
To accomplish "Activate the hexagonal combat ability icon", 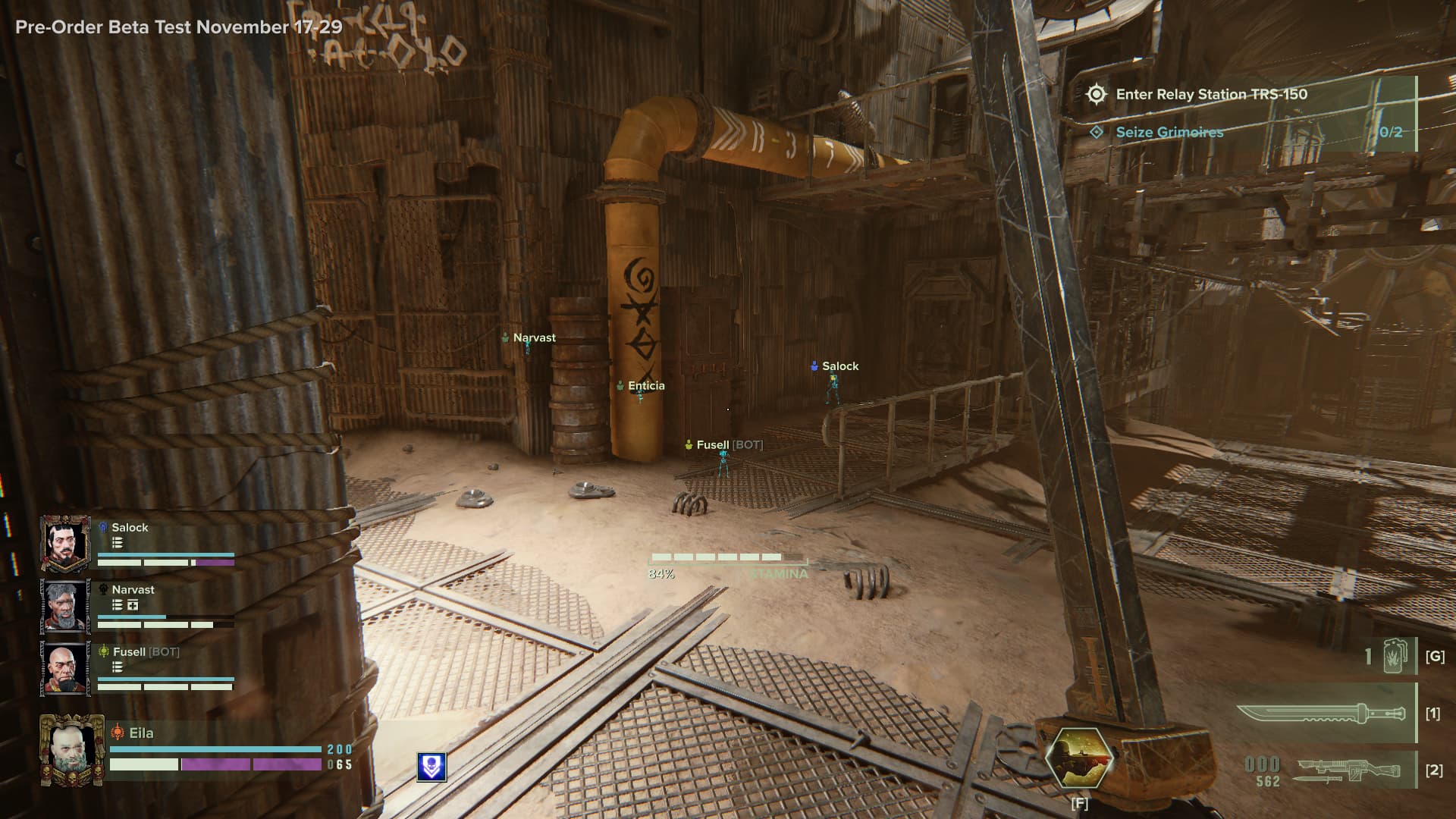I will click(1079, 758).
